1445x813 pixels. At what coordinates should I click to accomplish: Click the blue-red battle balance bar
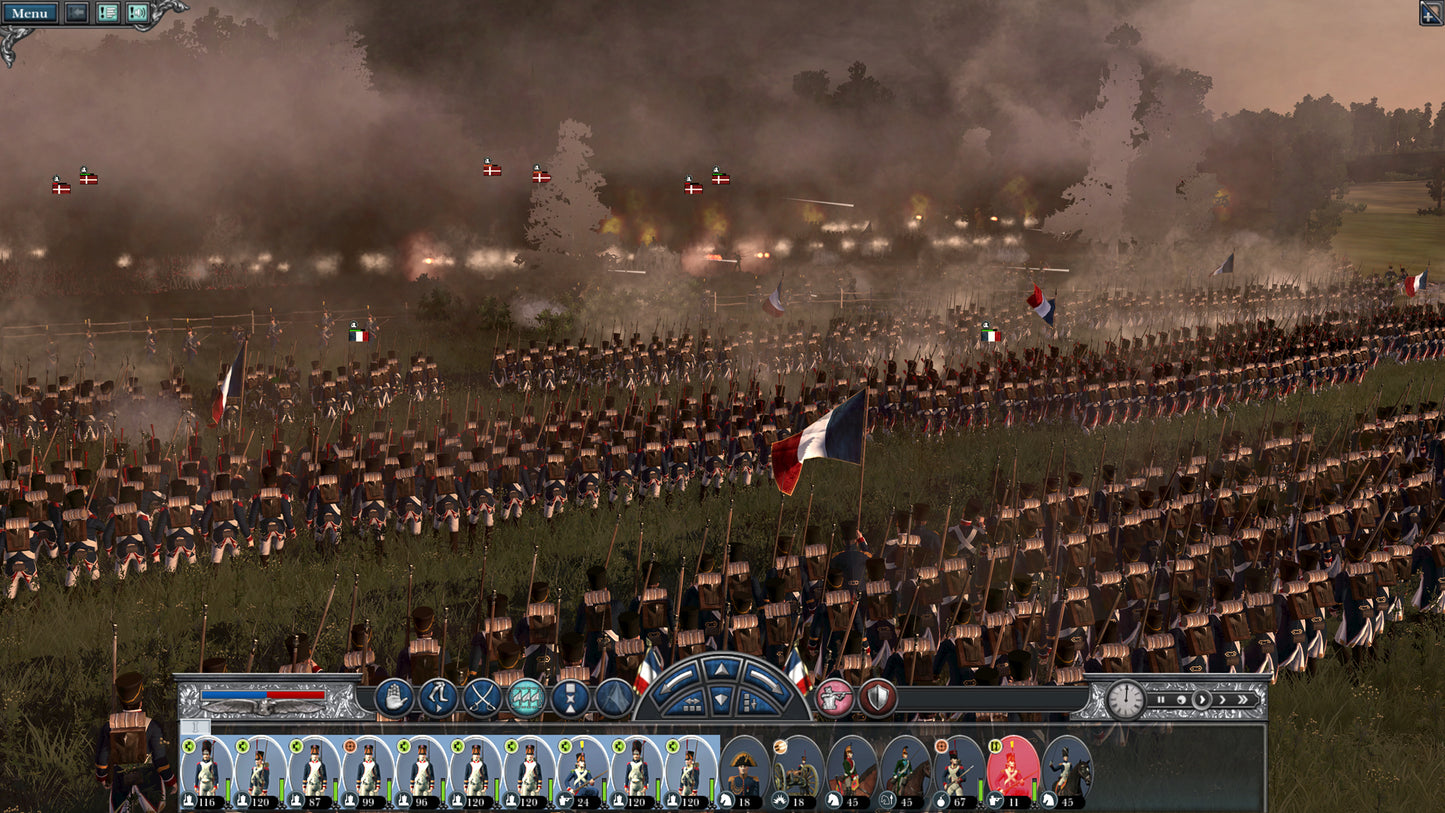pyautogui.click(x=265, y=694)
